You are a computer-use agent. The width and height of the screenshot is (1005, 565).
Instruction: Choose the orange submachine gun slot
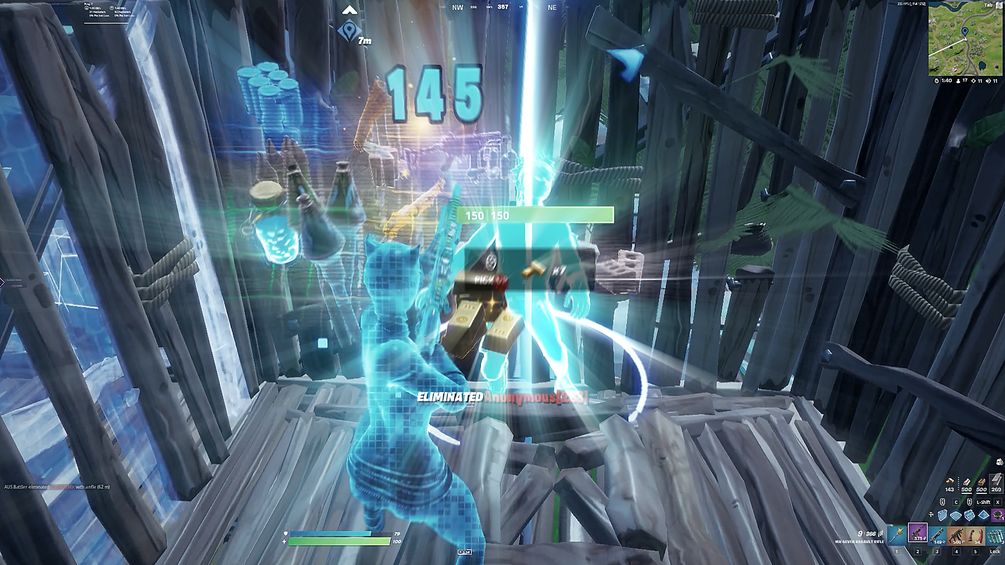[956, 536]
